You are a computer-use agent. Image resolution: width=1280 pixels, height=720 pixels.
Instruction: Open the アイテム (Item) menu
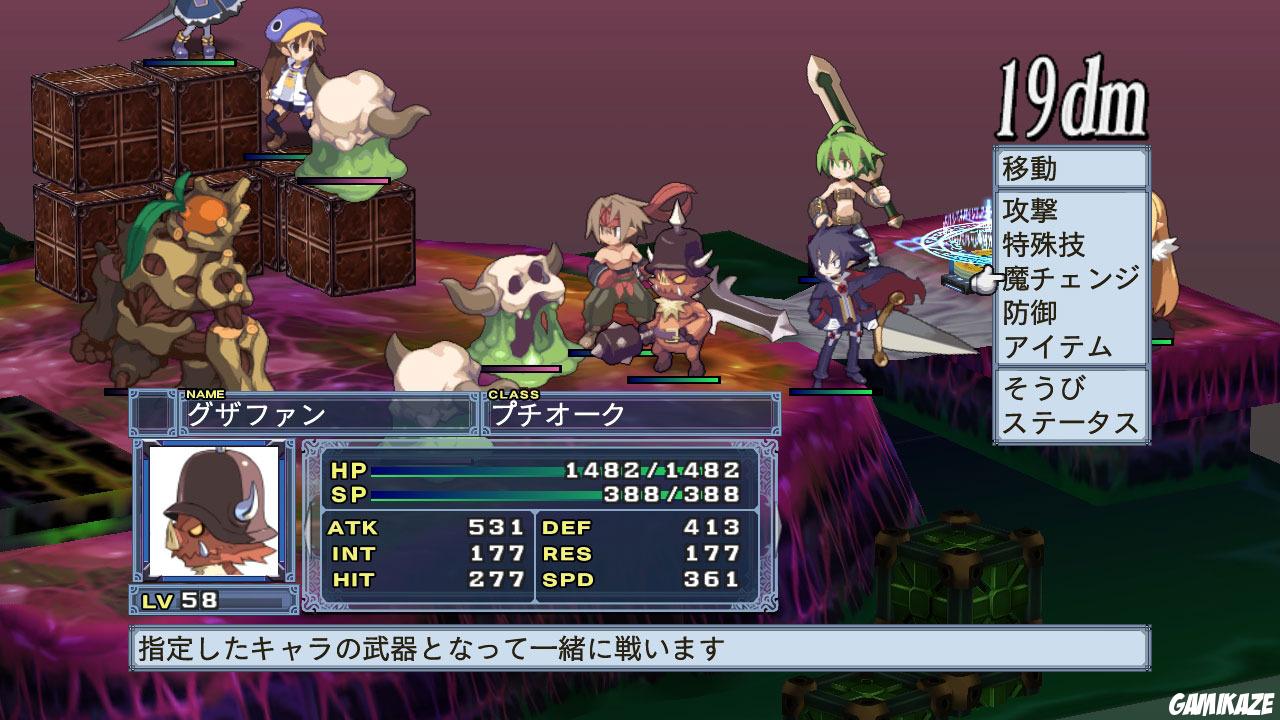coord(1056,348)
